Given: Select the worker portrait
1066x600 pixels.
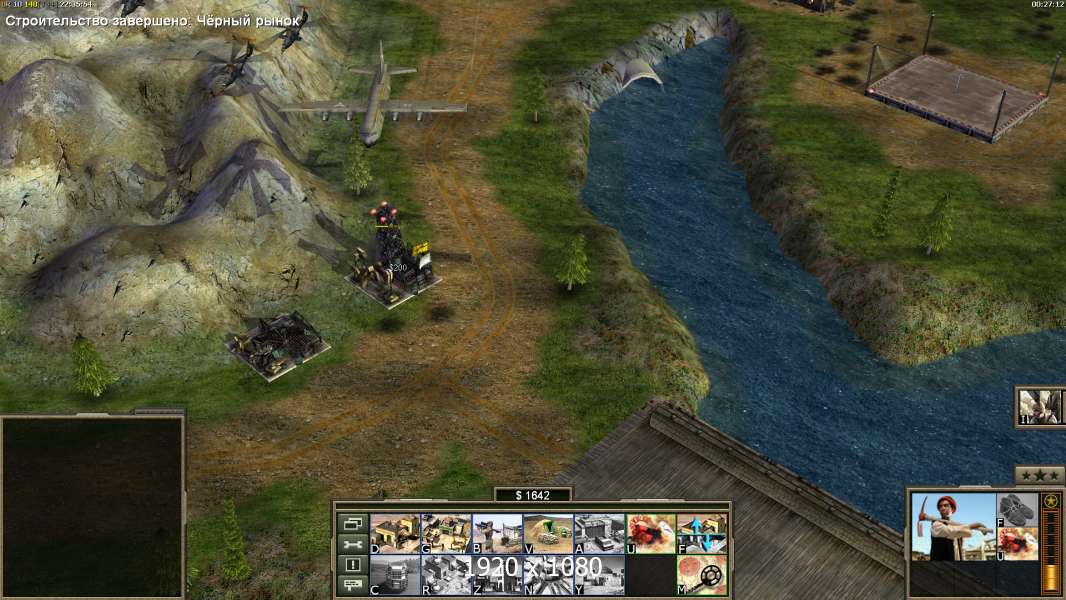Looking at the screenshot, I should point(954,526).
